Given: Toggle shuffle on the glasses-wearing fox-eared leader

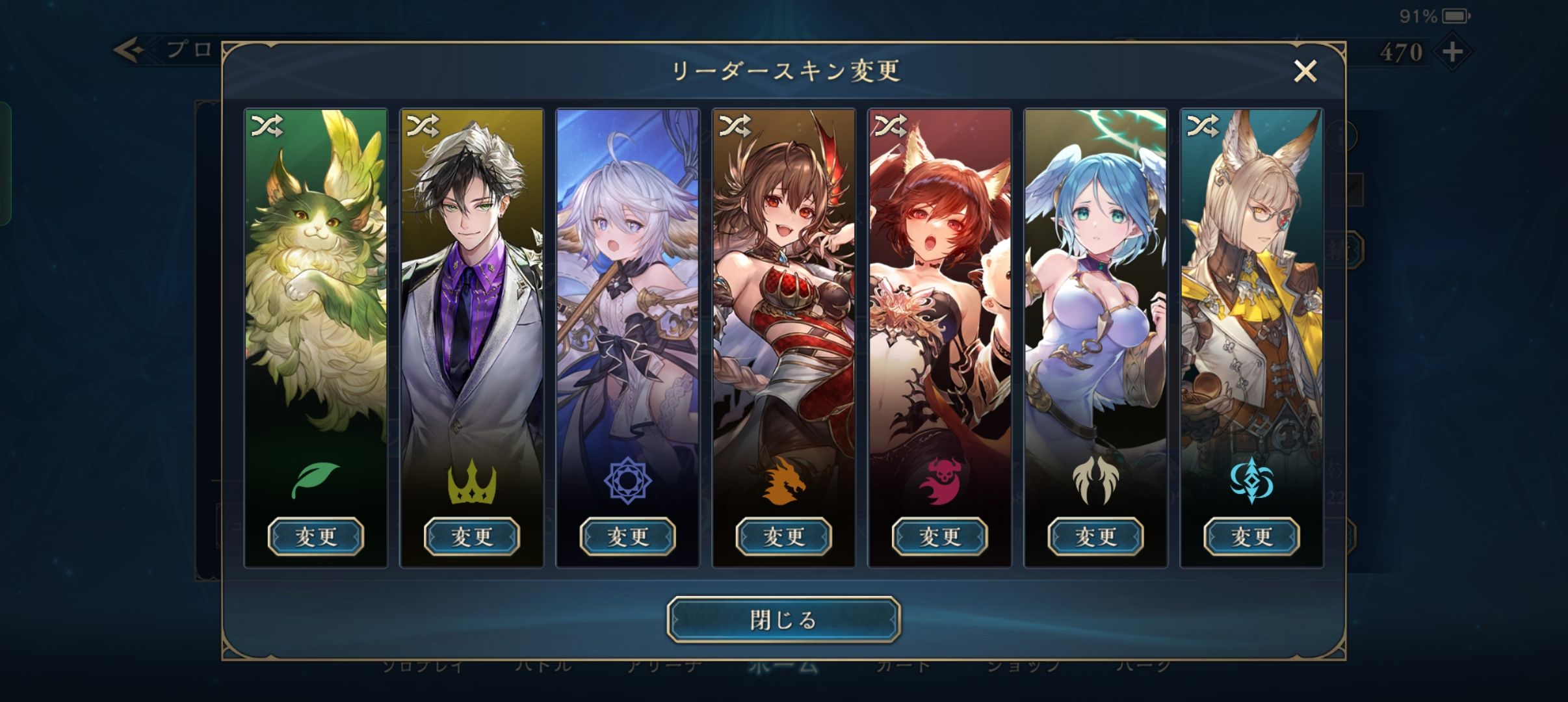Looking at the screenshot, I should (1203, 125).
